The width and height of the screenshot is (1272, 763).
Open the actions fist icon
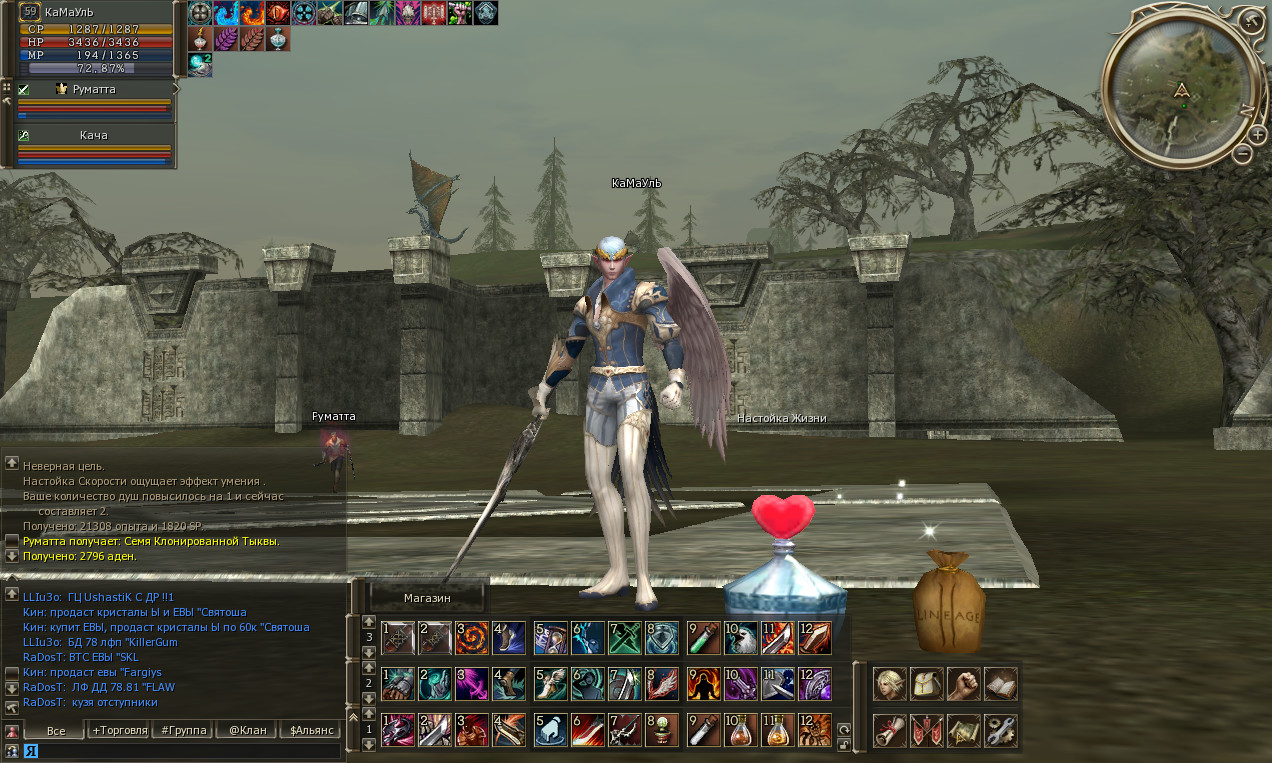963,683
